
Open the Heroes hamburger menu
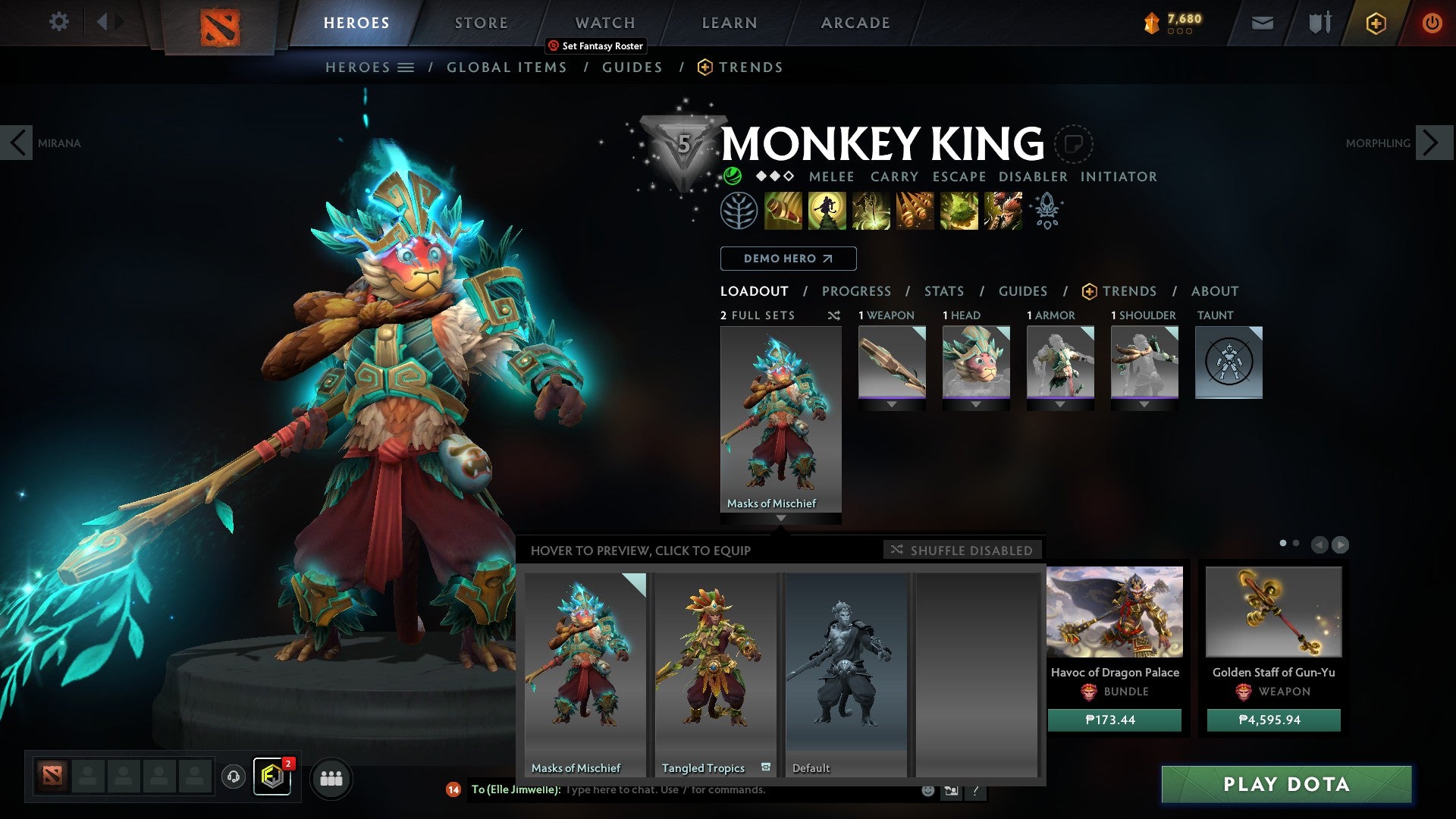[406, 67]
